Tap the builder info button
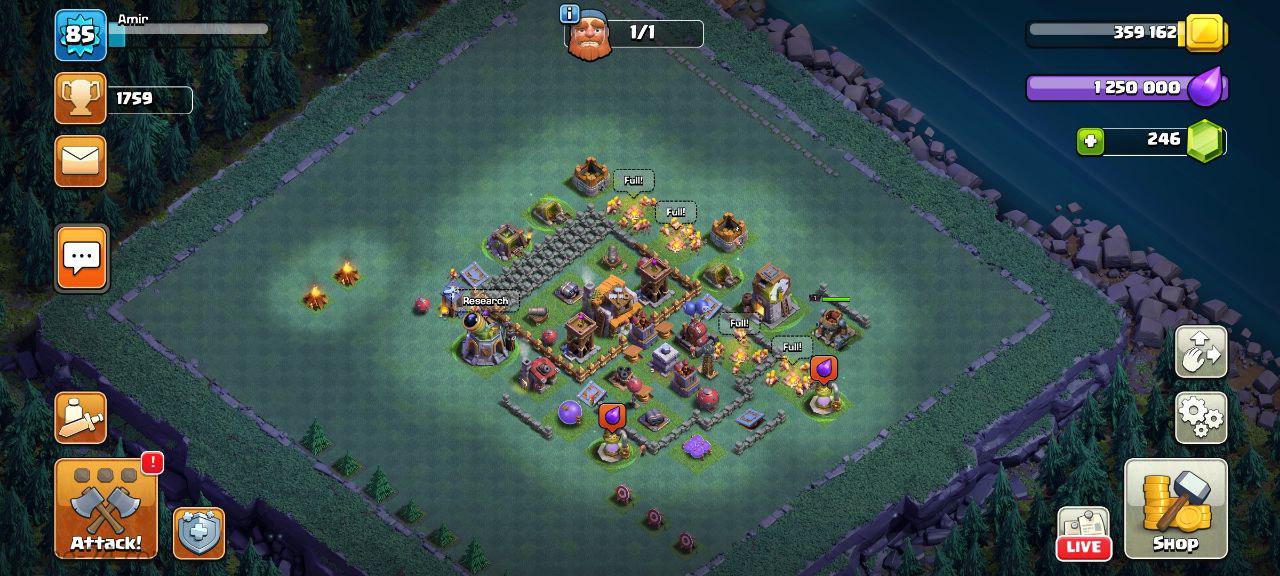This screenshot has width=1280, height=576. (x=570, y=13)
